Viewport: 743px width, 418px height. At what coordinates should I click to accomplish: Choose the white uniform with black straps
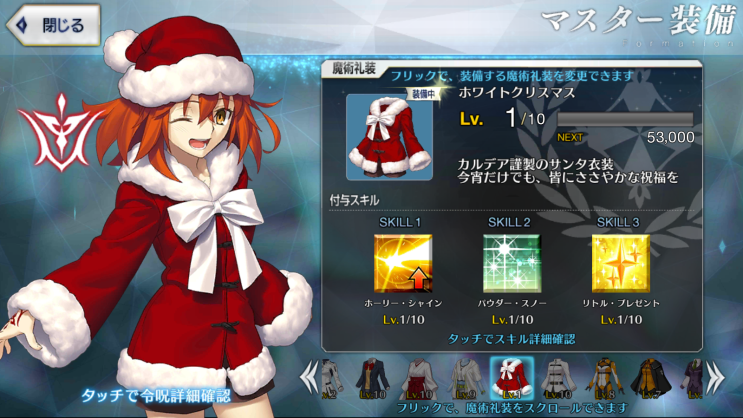point(556,379)
